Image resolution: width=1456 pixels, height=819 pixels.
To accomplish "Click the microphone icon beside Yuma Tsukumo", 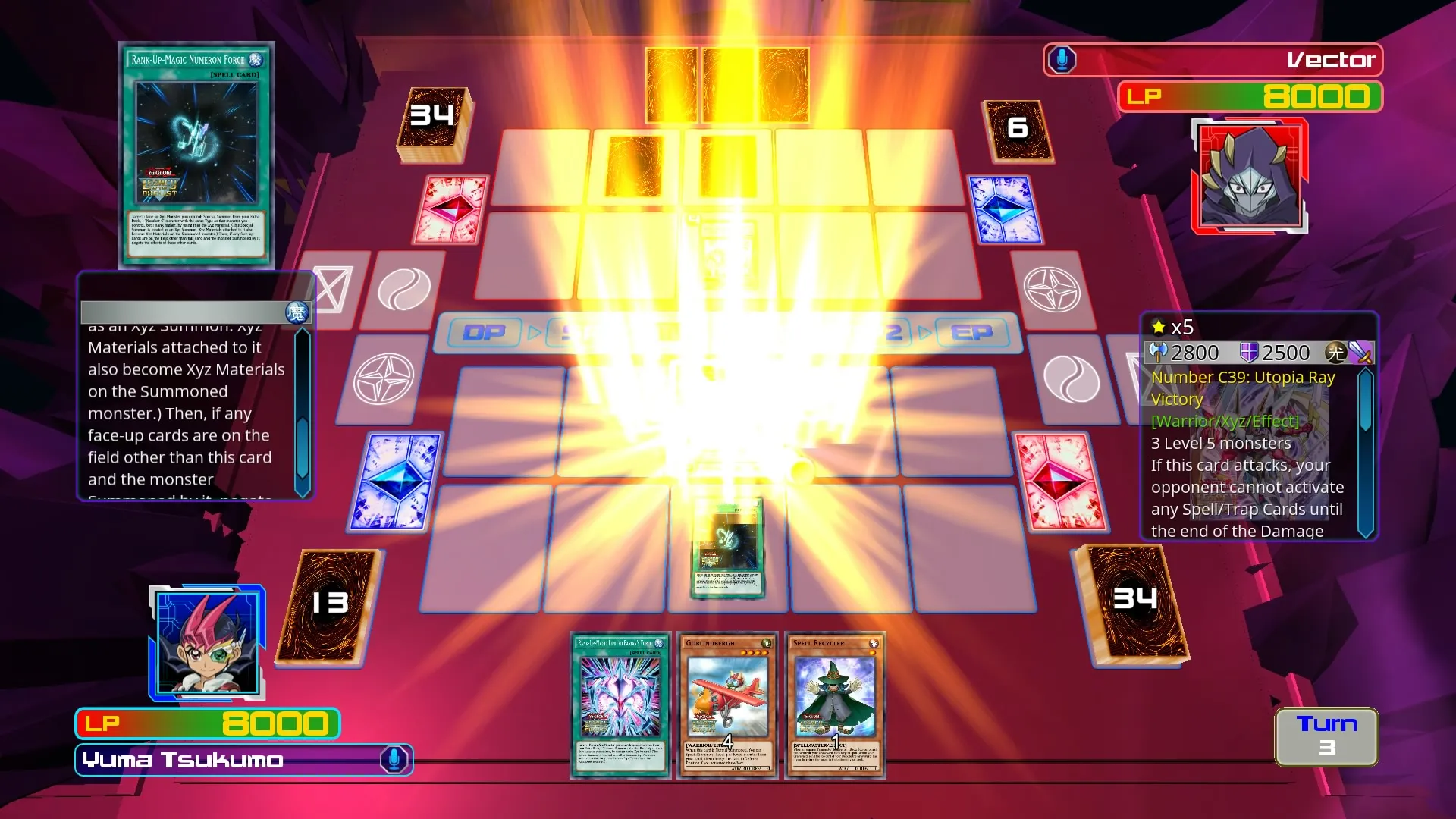I will point(394,760).
